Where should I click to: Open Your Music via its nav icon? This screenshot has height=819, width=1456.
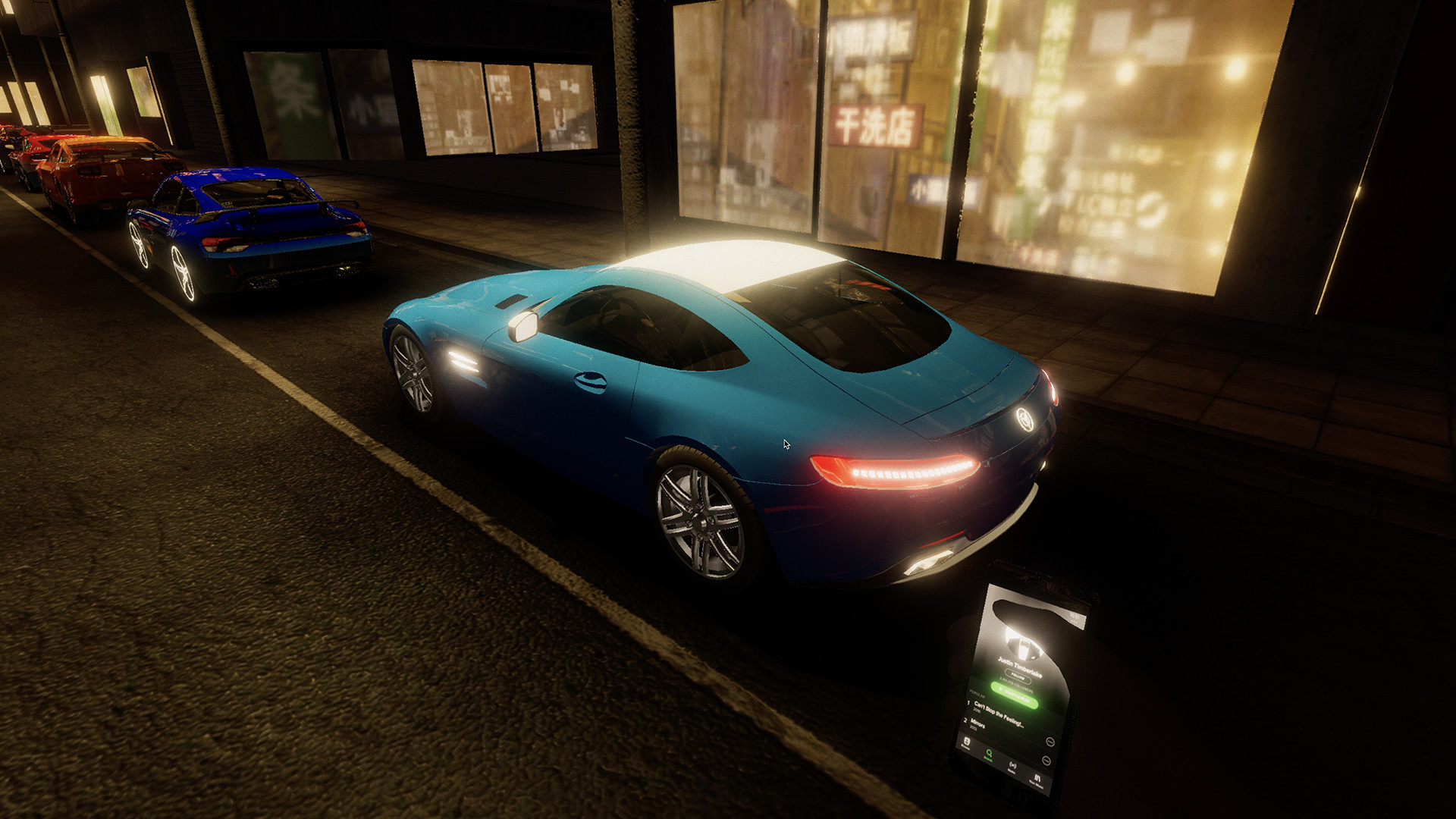pyautogui.click(x=1037, y=777)
